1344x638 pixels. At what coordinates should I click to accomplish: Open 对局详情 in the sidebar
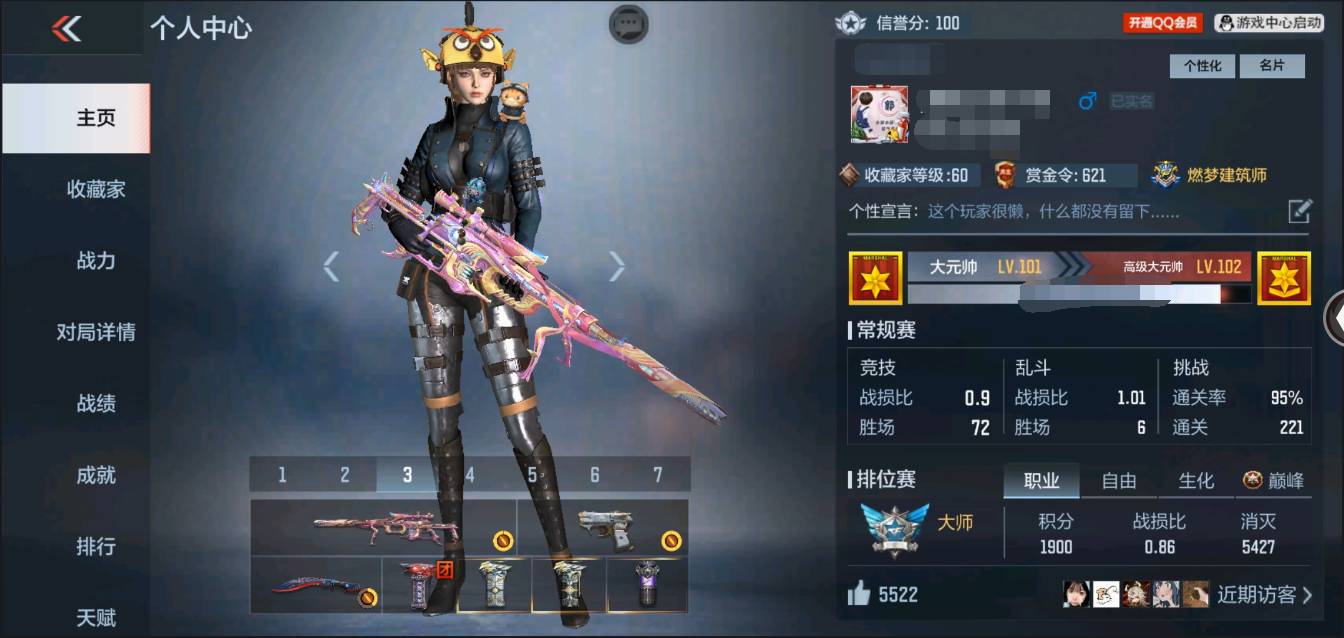[96, 332]
